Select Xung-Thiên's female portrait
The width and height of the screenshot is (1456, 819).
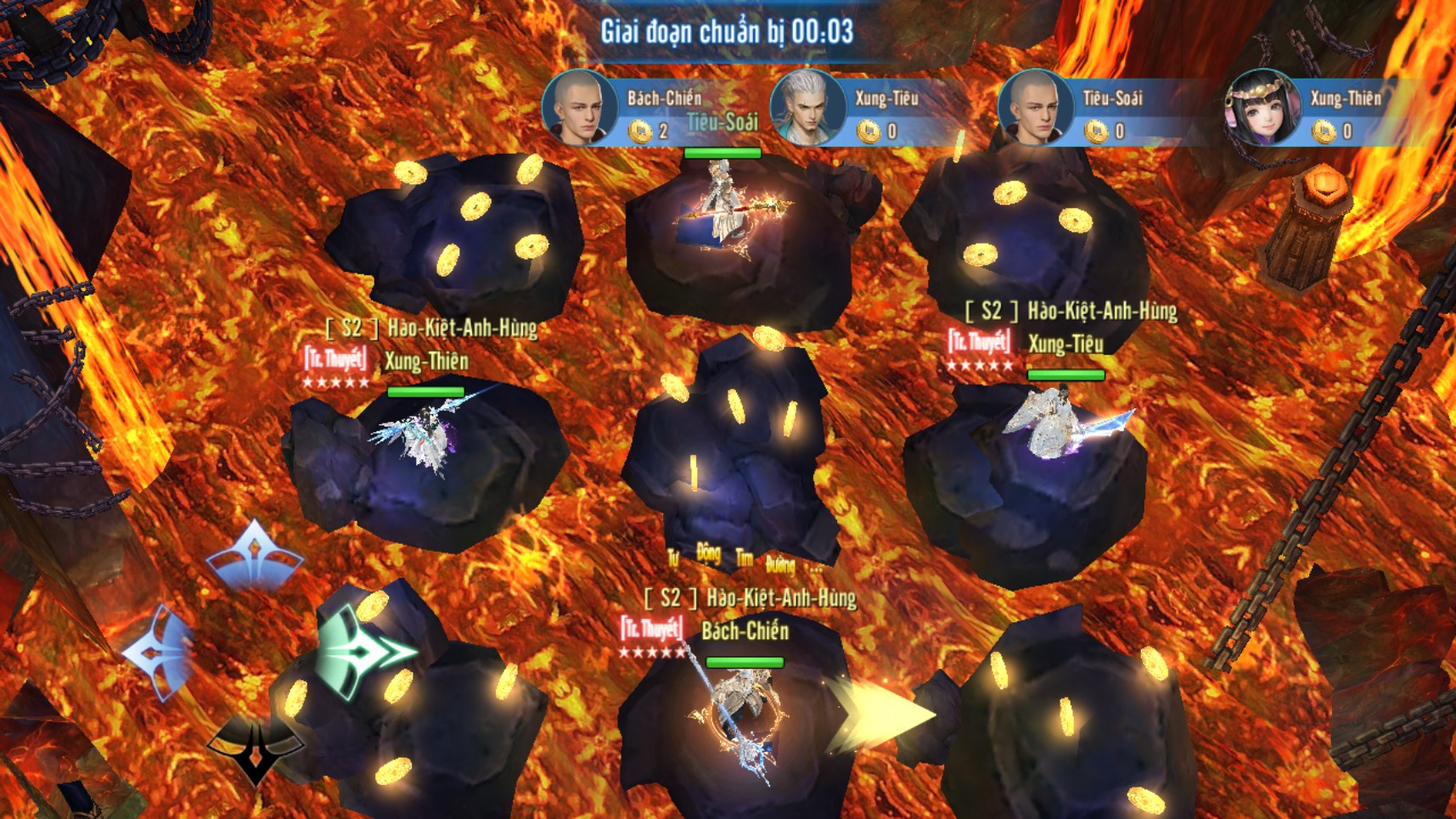point(1262,109)
